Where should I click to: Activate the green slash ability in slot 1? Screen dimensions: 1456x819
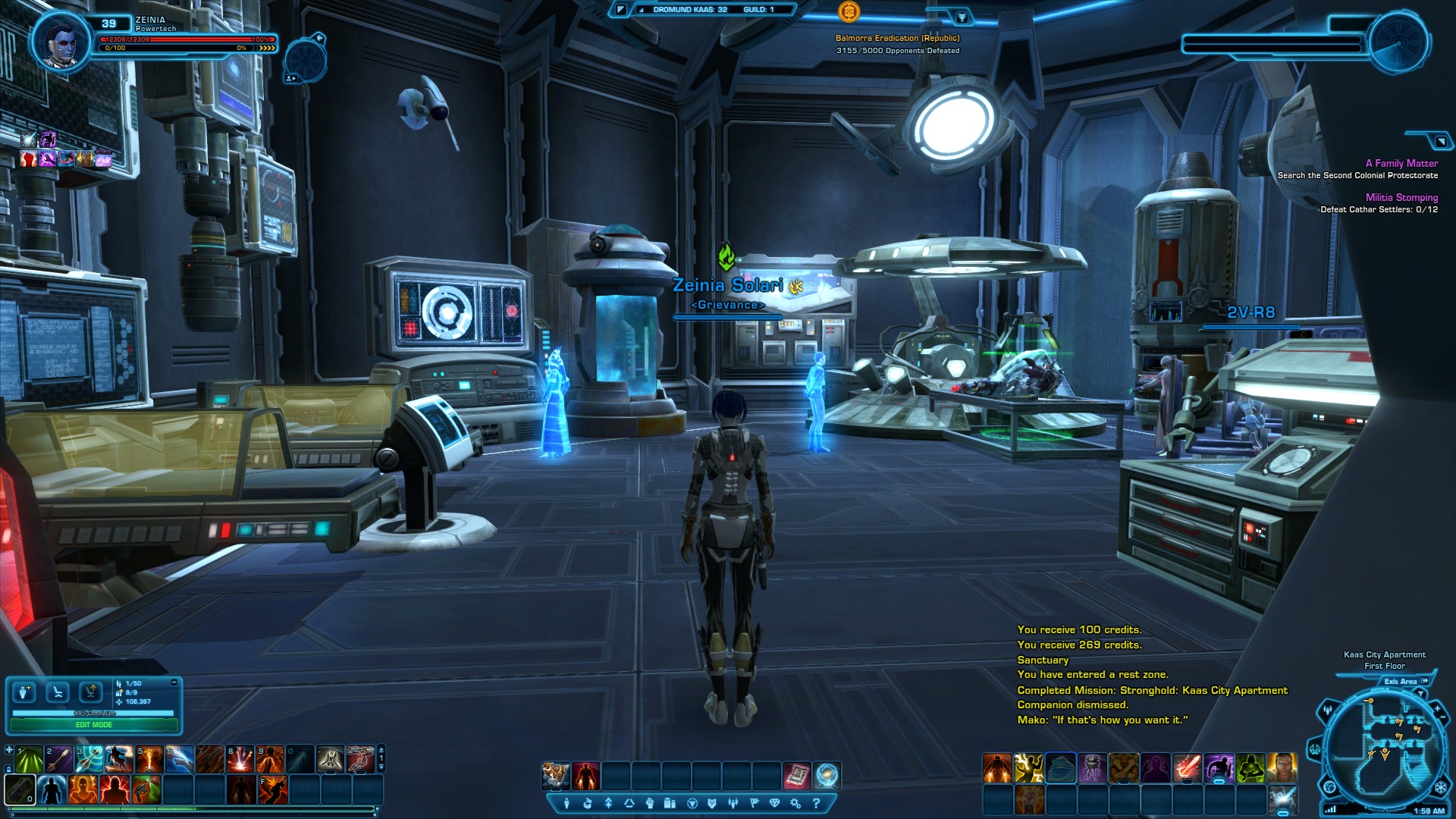pyautogui.click(x=30, y=760)
